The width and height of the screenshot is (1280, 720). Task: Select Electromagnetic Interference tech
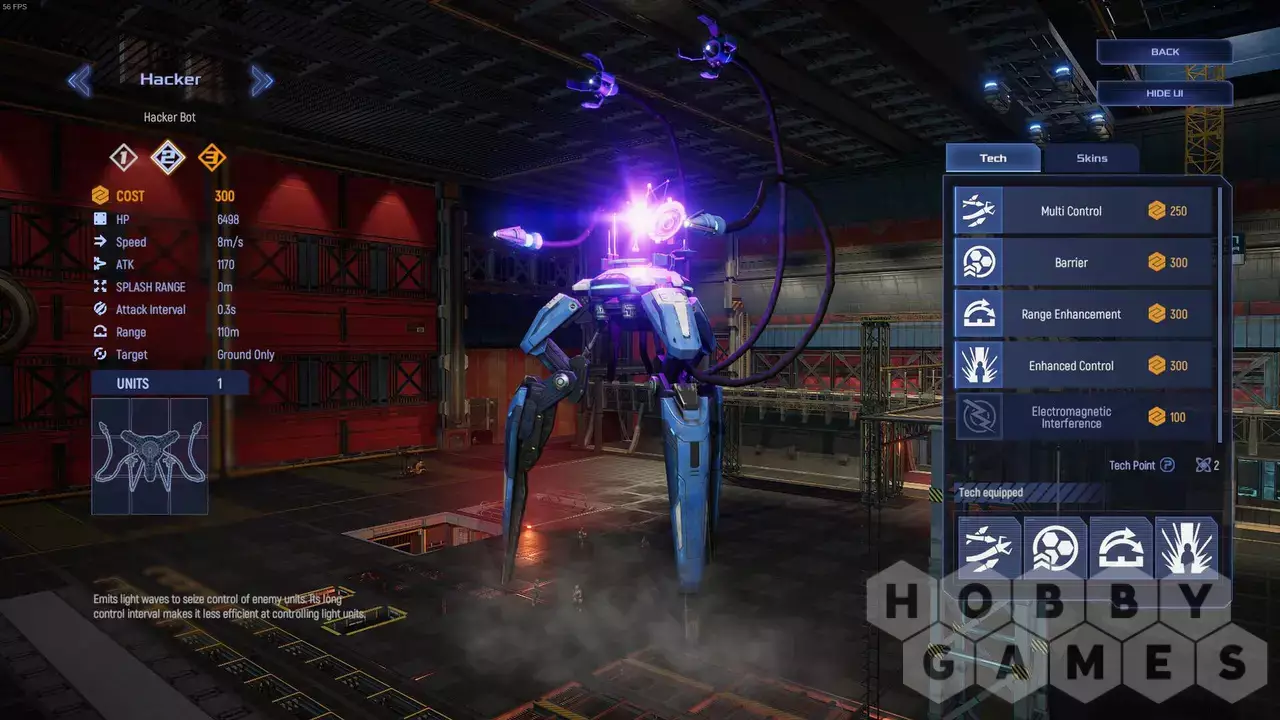tap(1084, 417)
